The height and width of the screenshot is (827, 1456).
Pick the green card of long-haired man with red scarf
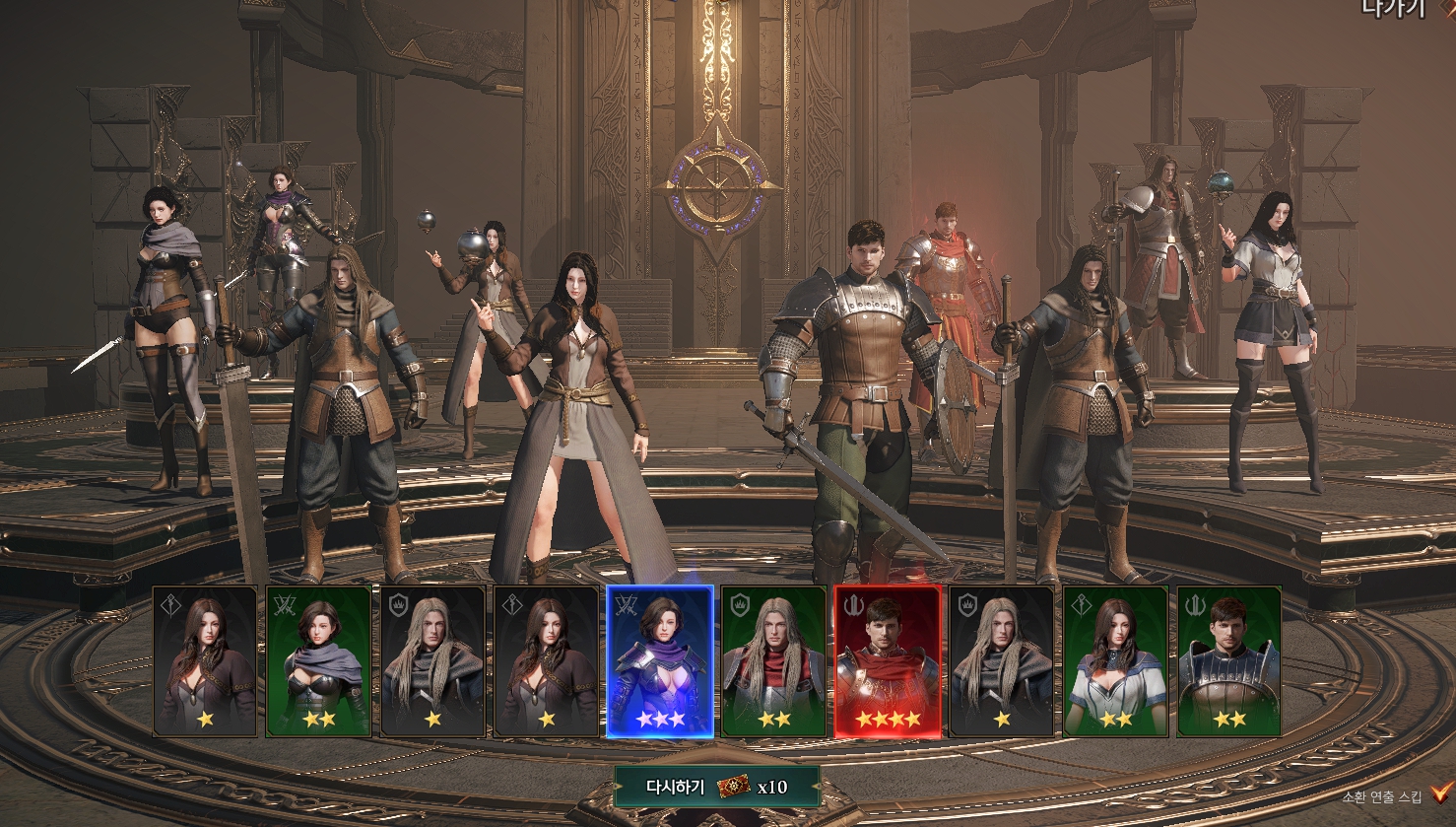tap(773, 661)
